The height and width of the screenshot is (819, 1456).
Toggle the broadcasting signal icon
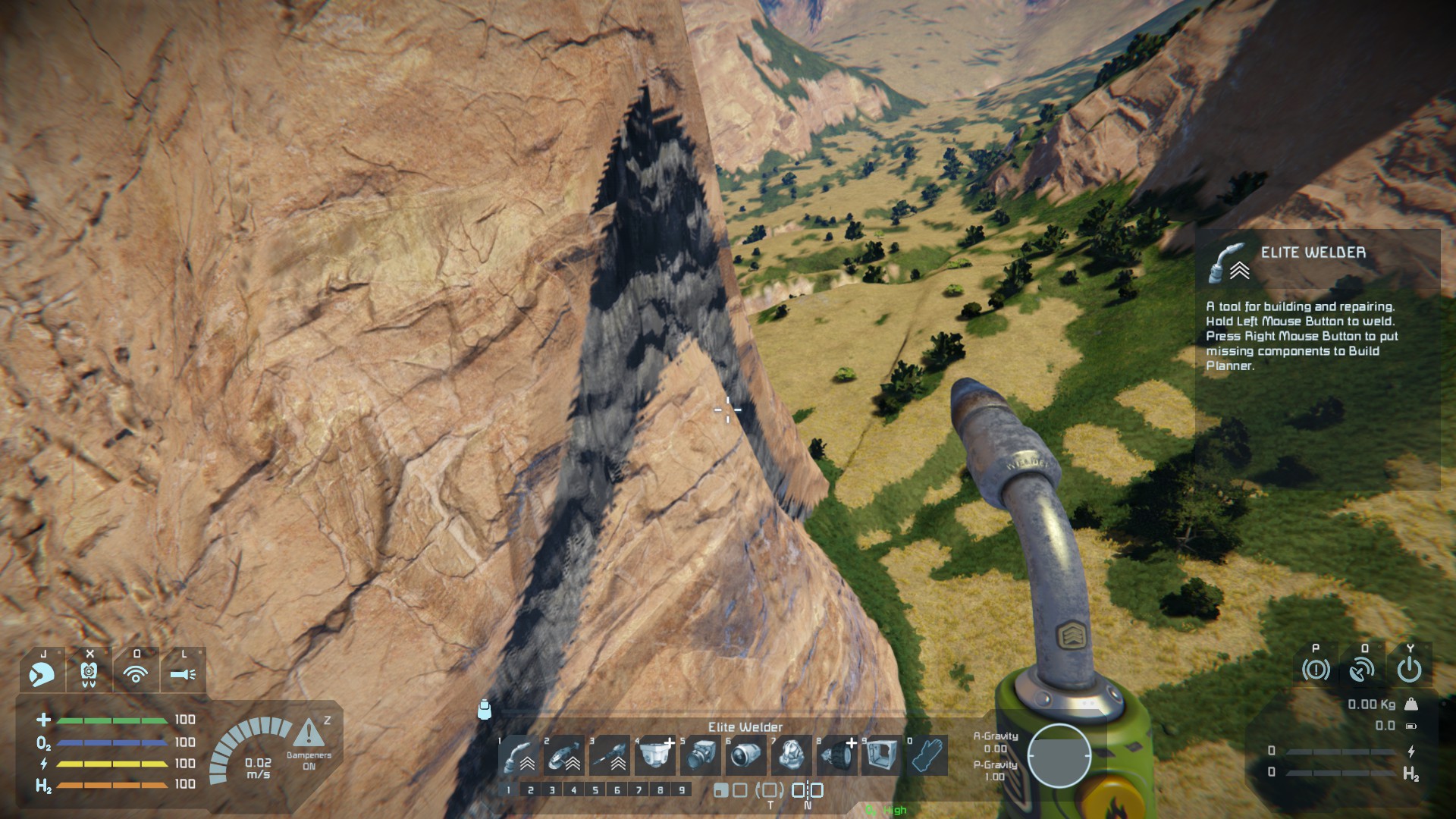[x=136, y=672]
